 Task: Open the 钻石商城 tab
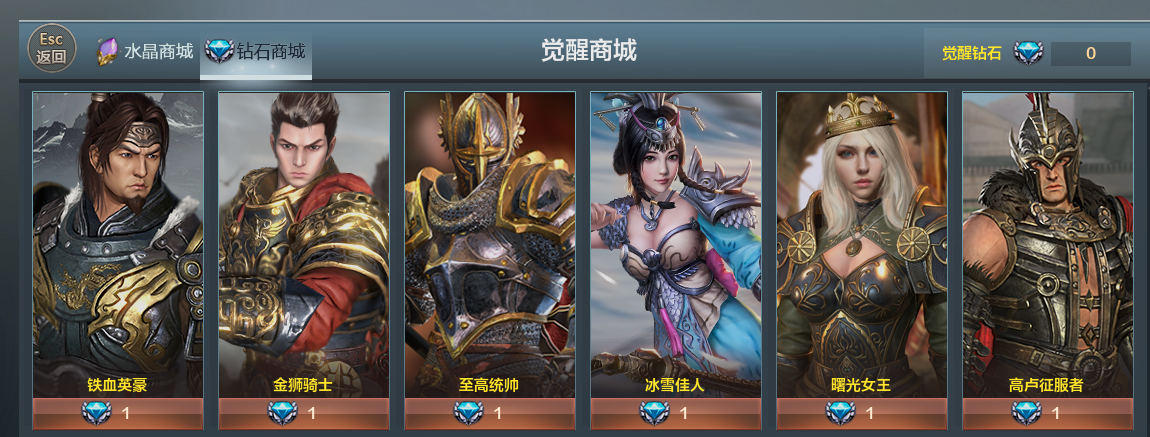click(x=256, y=51)
